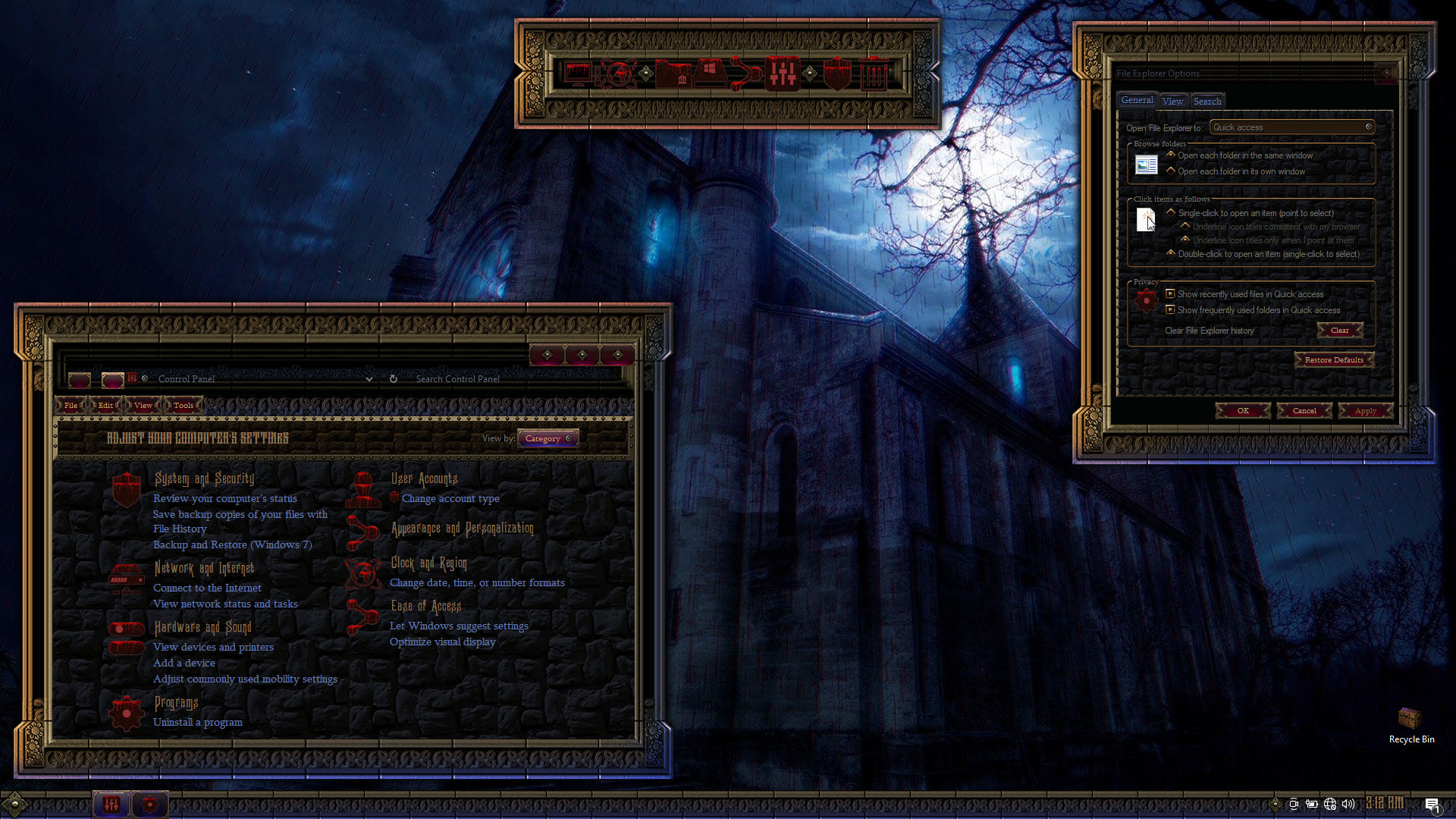This screenshot has height=819, width=1456.
Task: Click the Restore Defaults button
Action: pos(1333,360)
